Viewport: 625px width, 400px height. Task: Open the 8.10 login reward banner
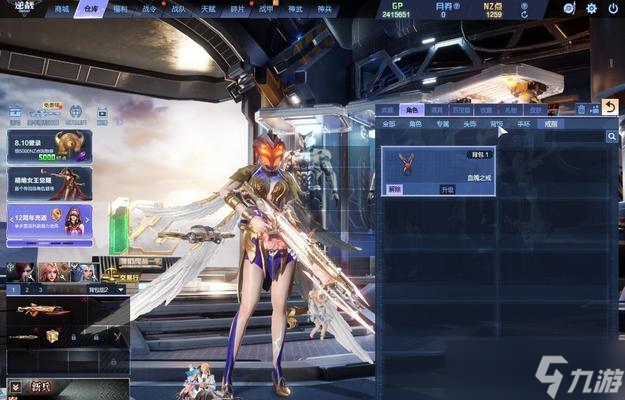49,146
